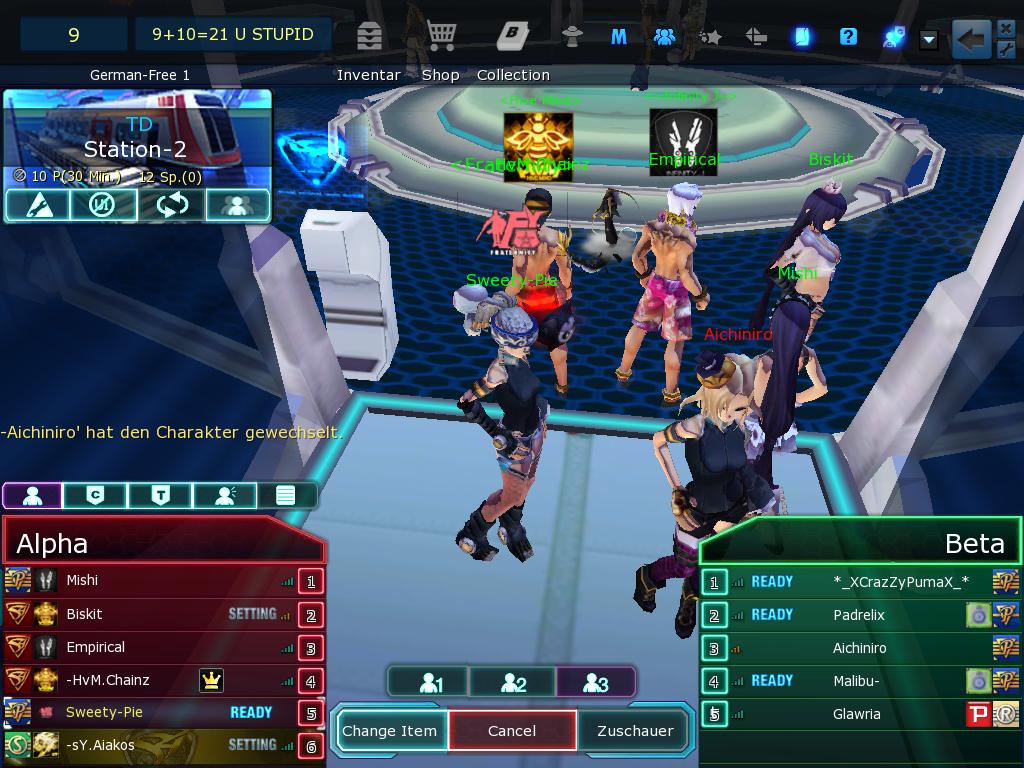Open the help question mark icon

pyautogui.click(x=848, y=37)
